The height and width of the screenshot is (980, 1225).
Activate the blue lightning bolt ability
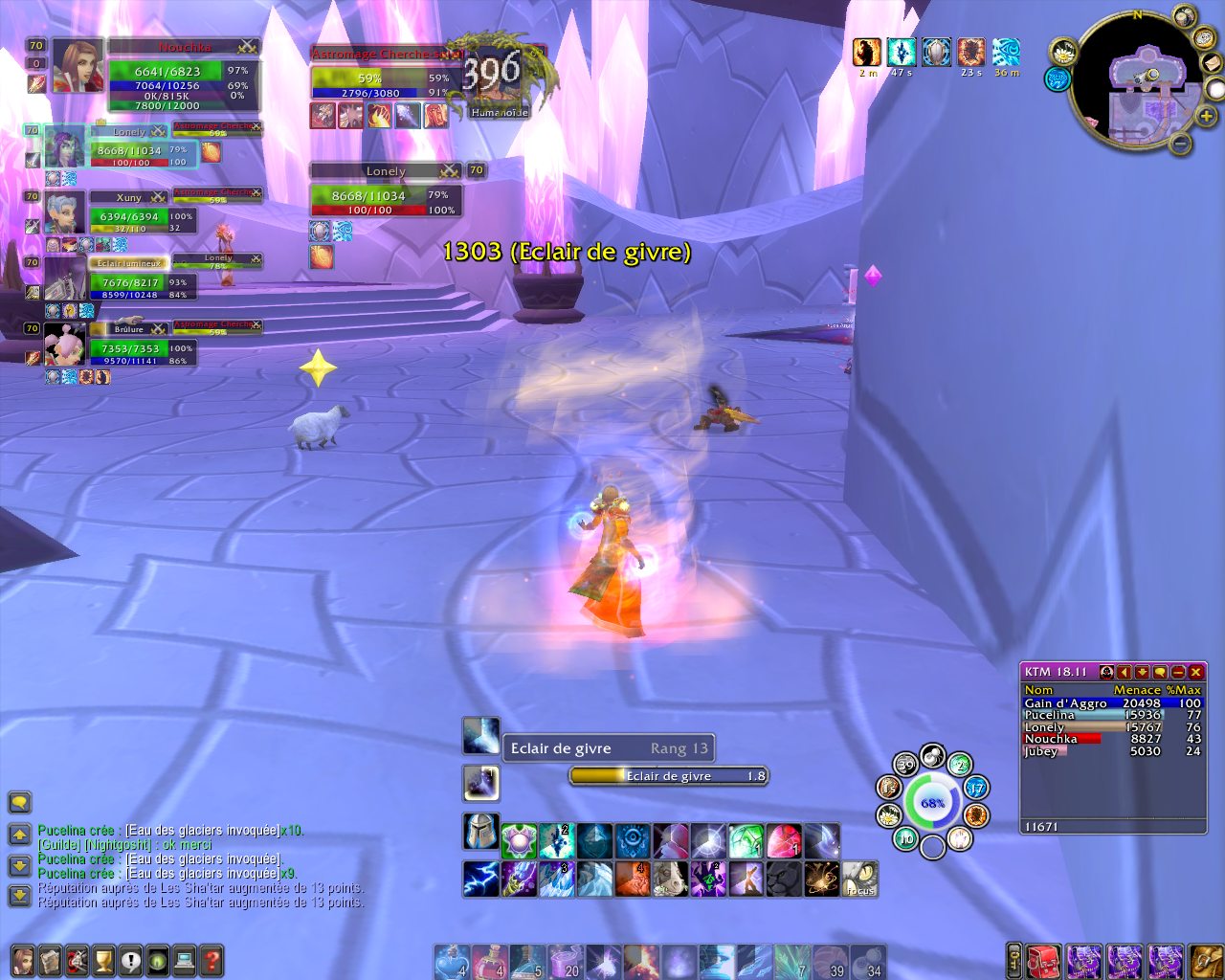tap(480, 879)
